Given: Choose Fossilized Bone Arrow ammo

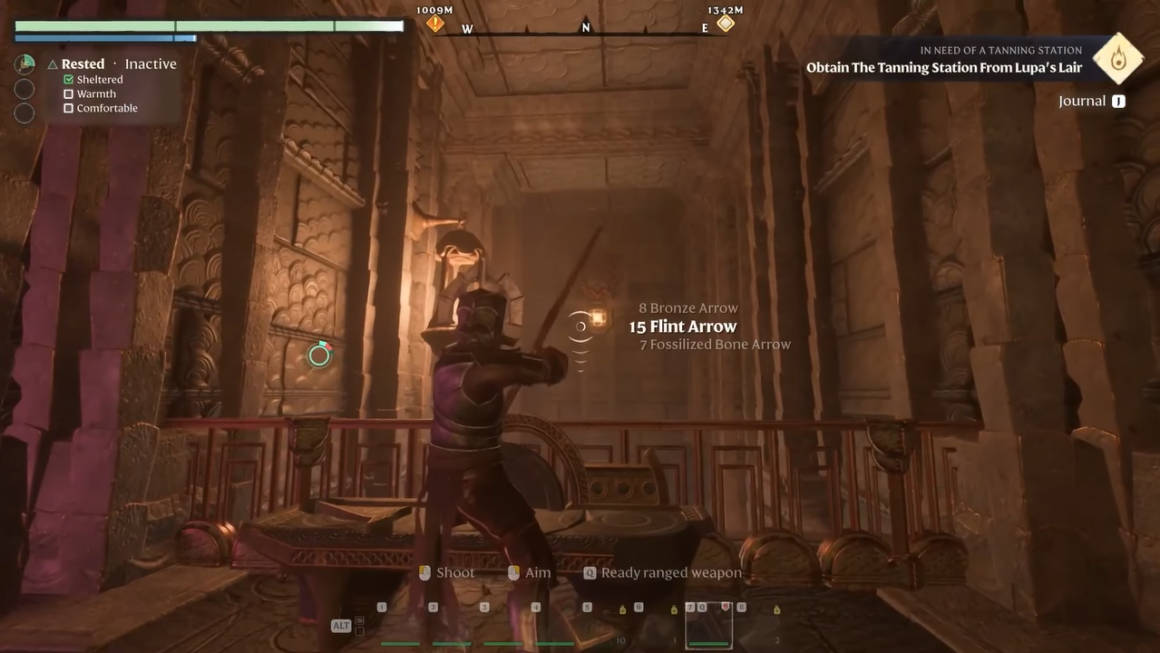Looking at the screenshot, I should coord(715,345).
